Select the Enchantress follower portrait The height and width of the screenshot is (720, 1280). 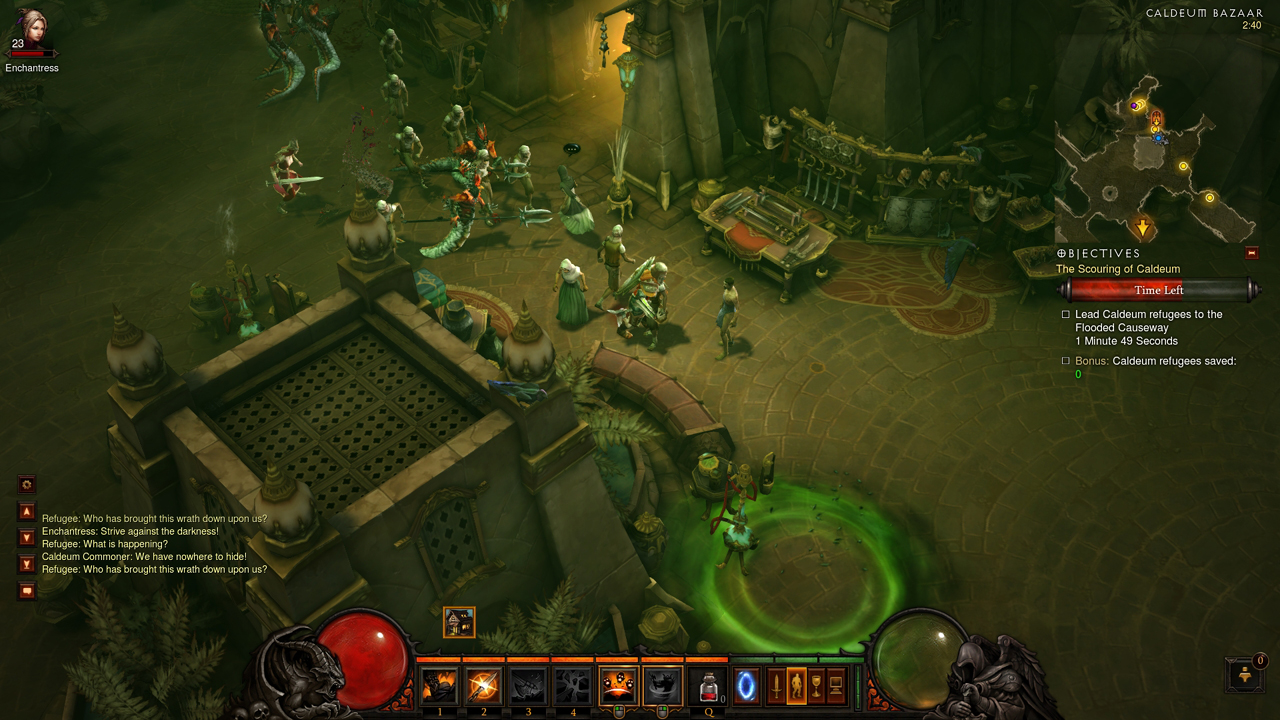29,32
